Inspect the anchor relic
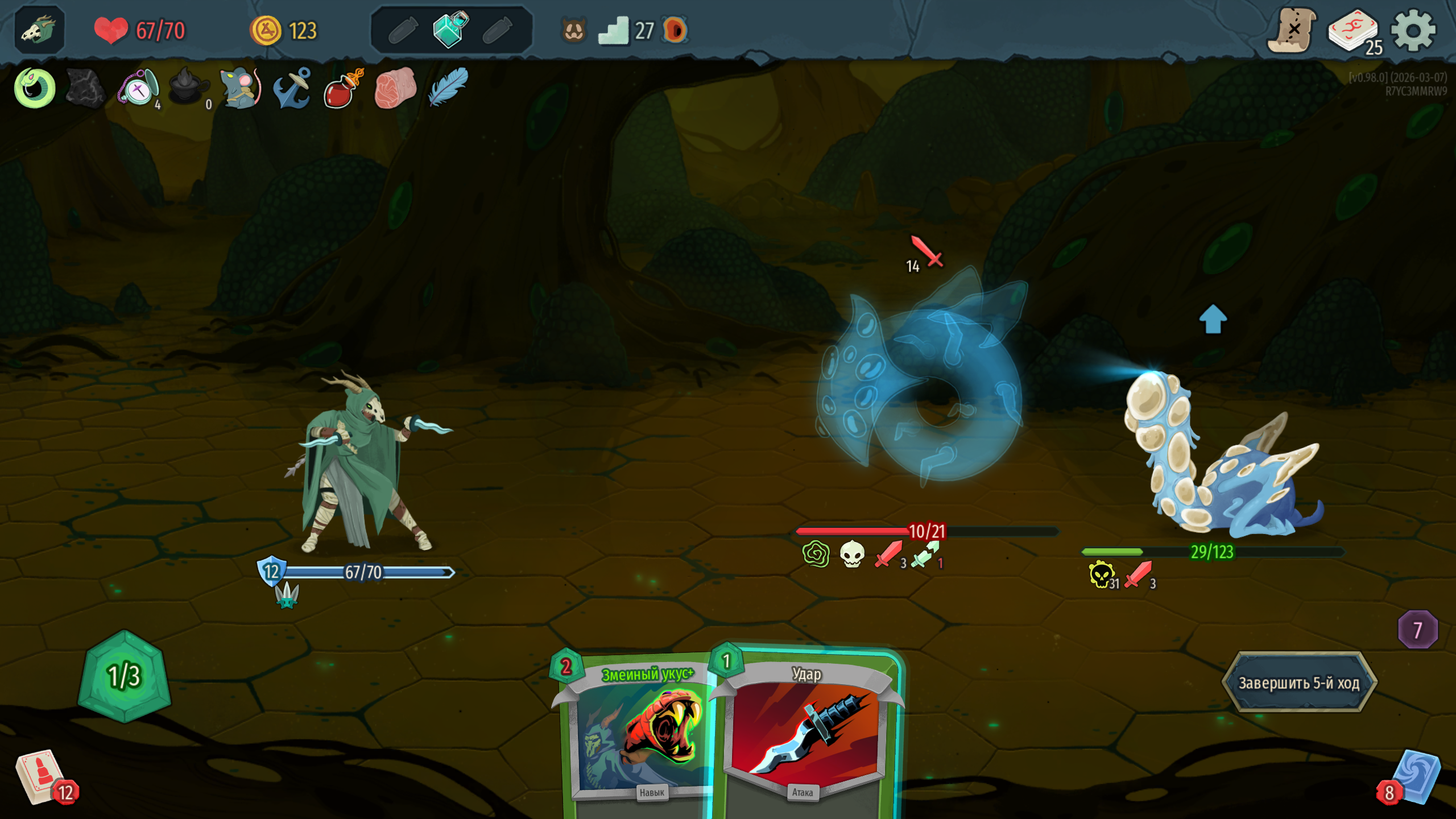 292,88
